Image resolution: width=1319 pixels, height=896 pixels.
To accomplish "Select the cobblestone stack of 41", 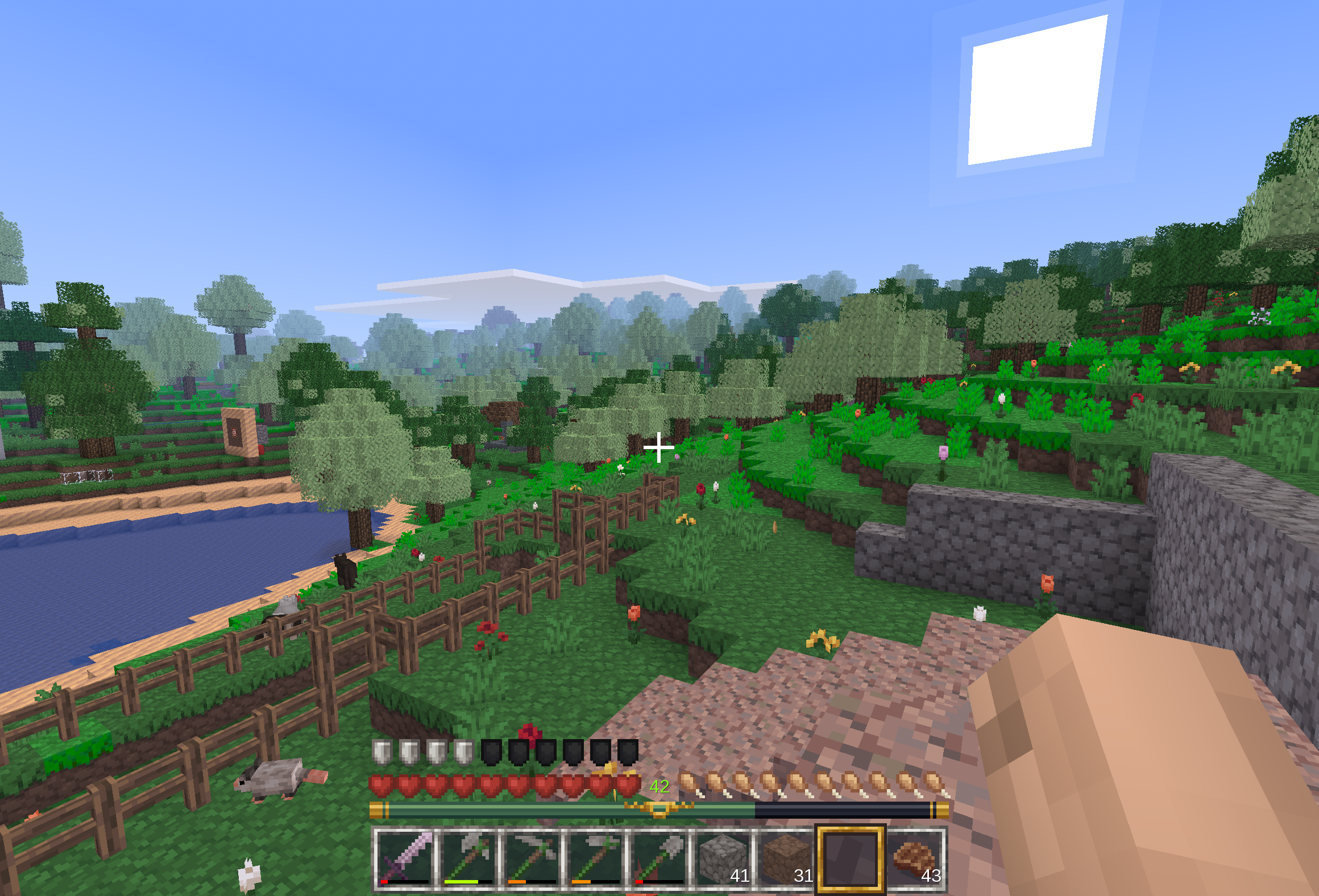I will click(x=723, y=858).
